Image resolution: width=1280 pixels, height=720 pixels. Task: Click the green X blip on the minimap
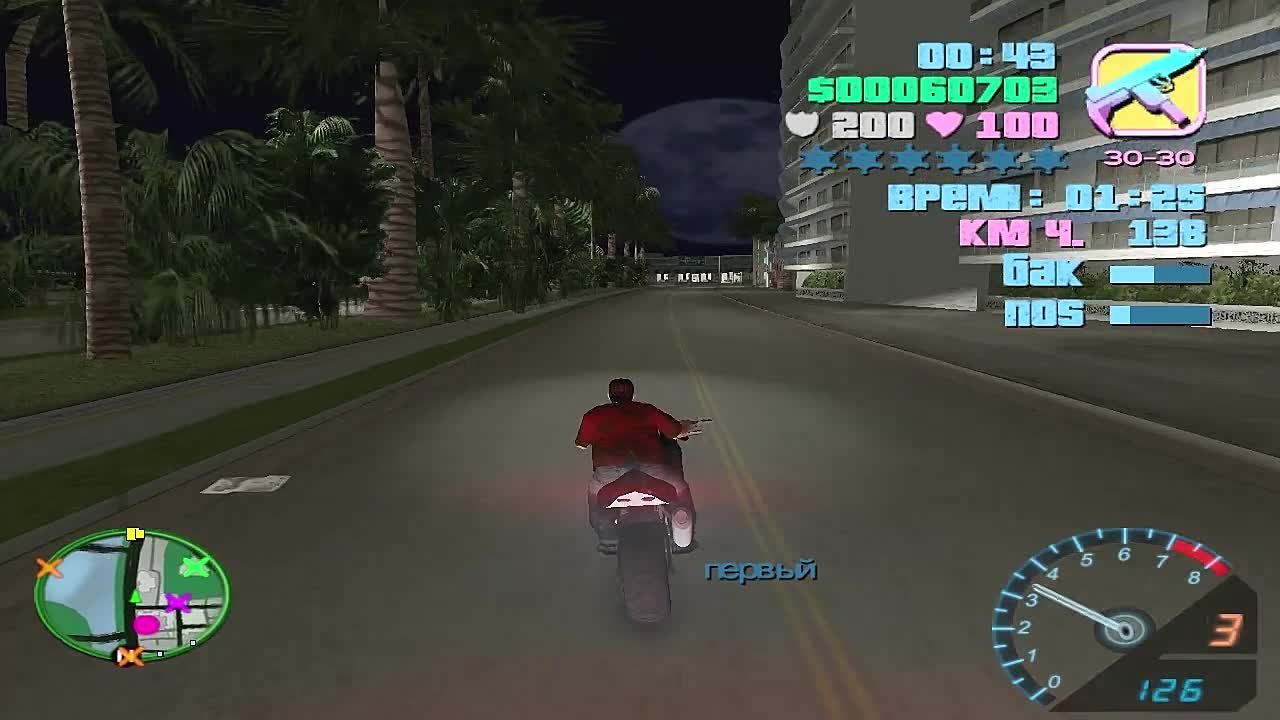tap(195, 567)
